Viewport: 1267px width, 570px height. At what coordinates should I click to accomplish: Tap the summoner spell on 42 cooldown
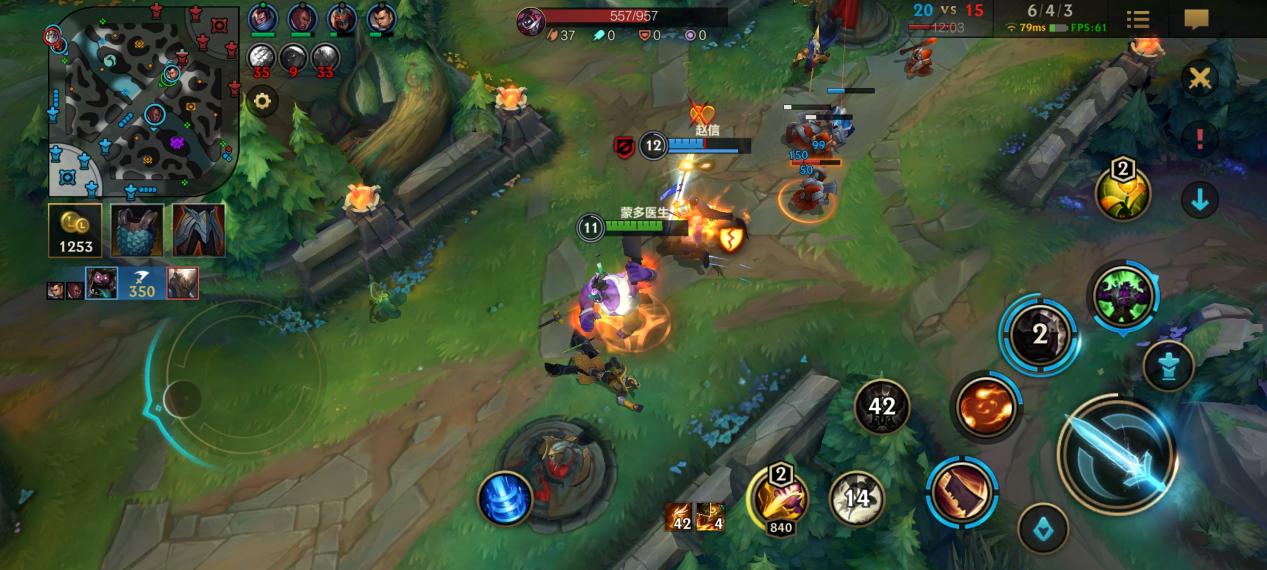click(881, 406)
